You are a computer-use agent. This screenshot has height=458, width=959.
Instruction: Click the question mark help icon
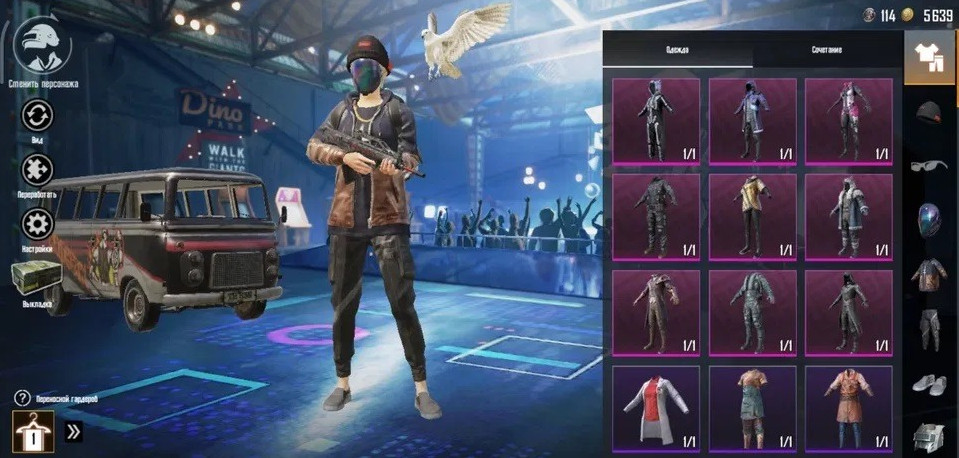pyautogui.click(x=22, y=398)
